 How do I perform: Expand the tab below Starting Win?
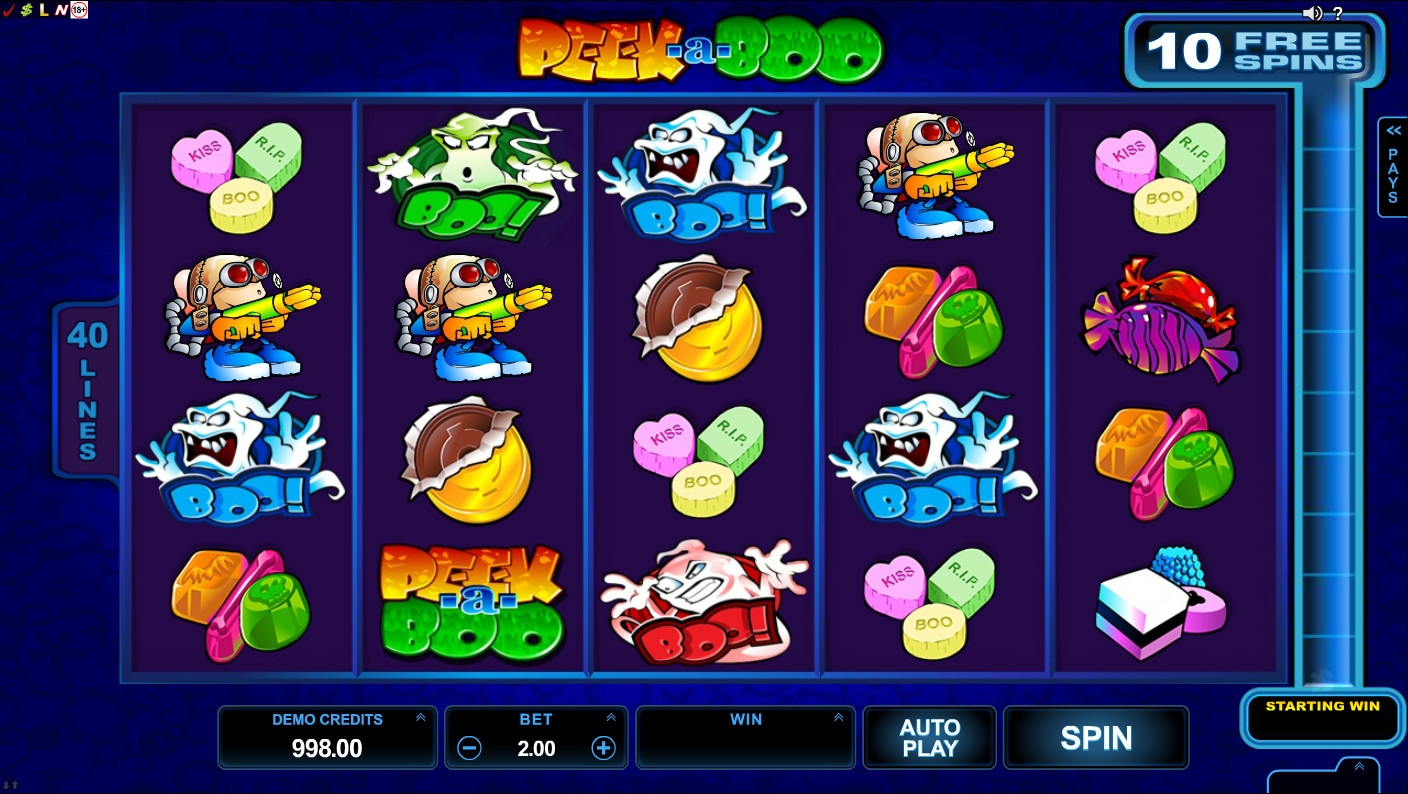[x=1358, y=768]
